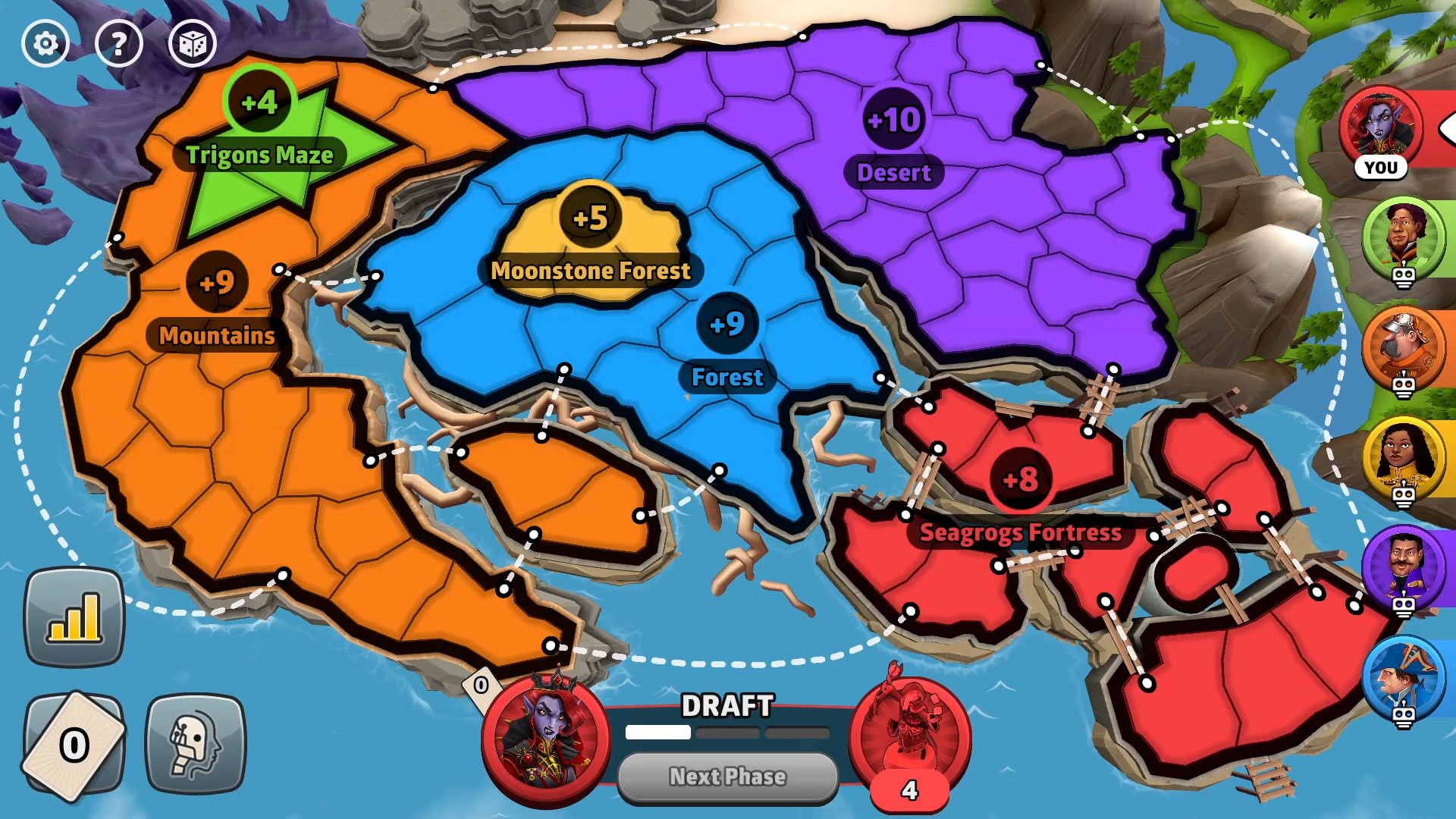This screenshot has width=1456, height=819.
Task: Open the help question mark
Action: click(x=119, y=43)
